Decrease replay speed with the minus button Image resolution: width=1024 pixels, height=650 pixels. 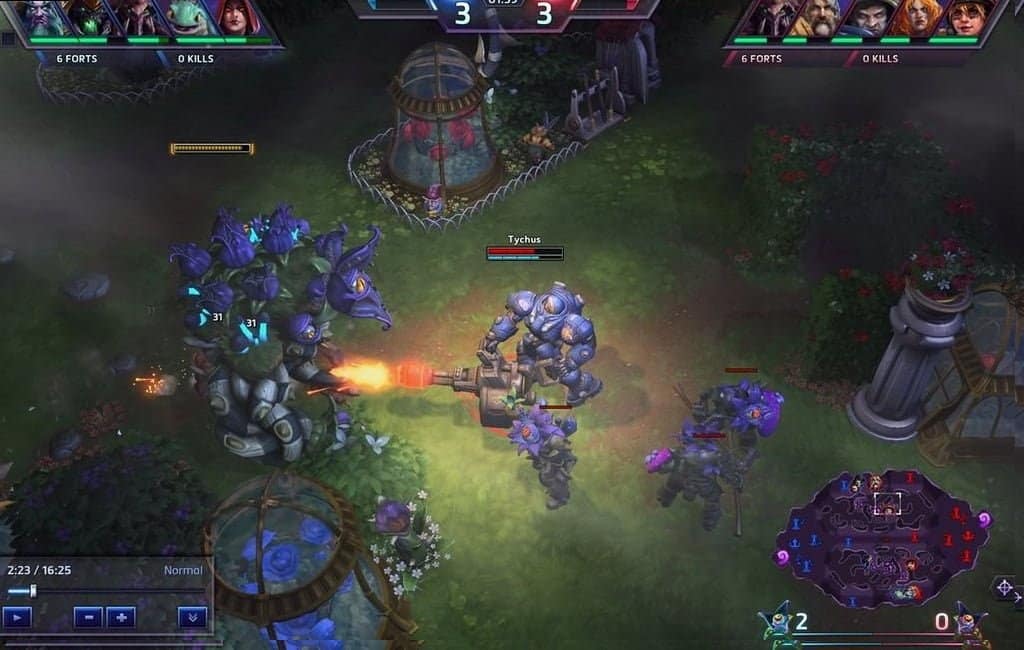point(88,617)
